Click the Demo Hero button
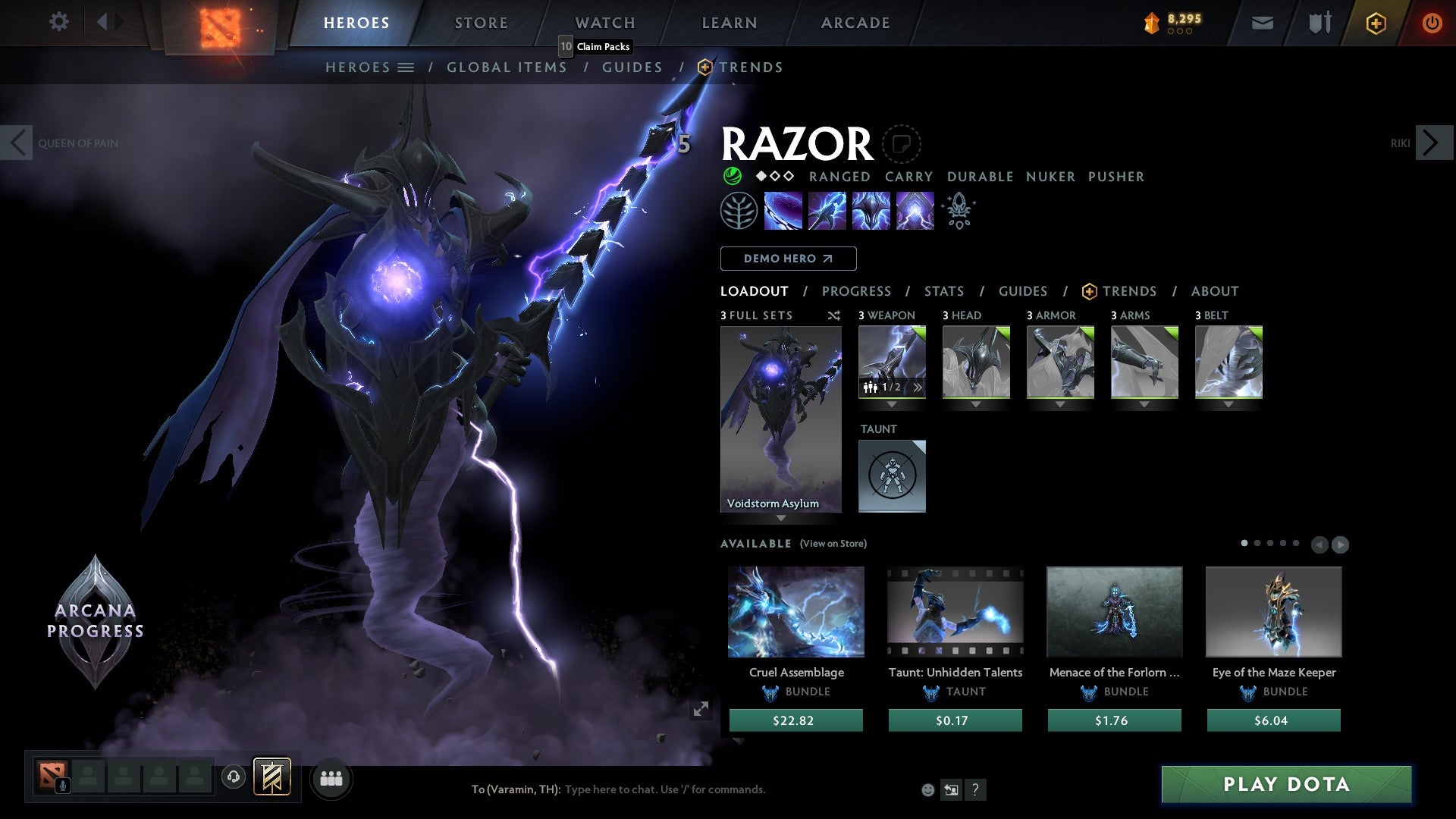This screenshot has width=1456, height=819. 788,259
